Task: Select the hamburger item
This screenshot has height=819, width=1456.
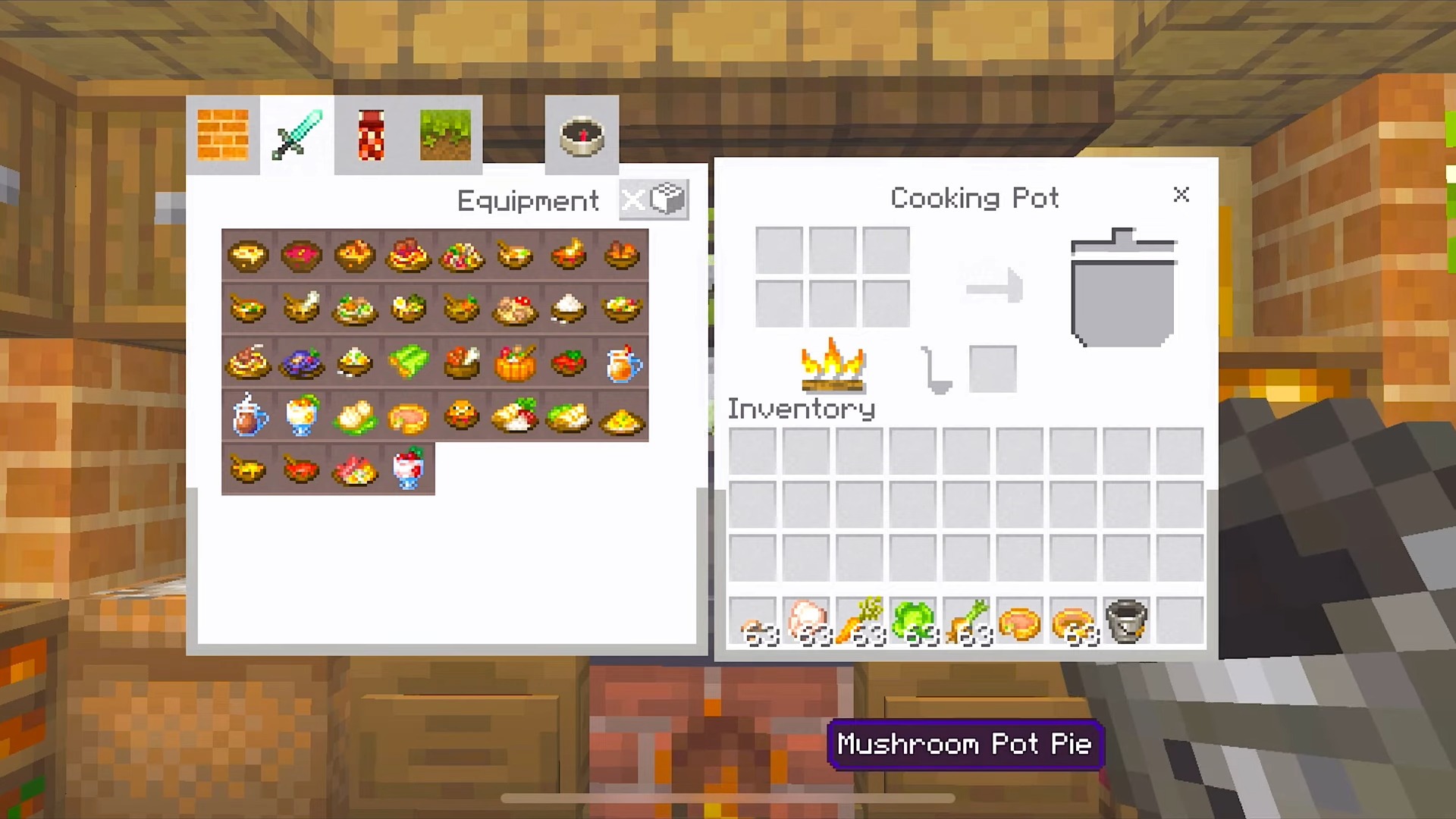Action: 462,416
